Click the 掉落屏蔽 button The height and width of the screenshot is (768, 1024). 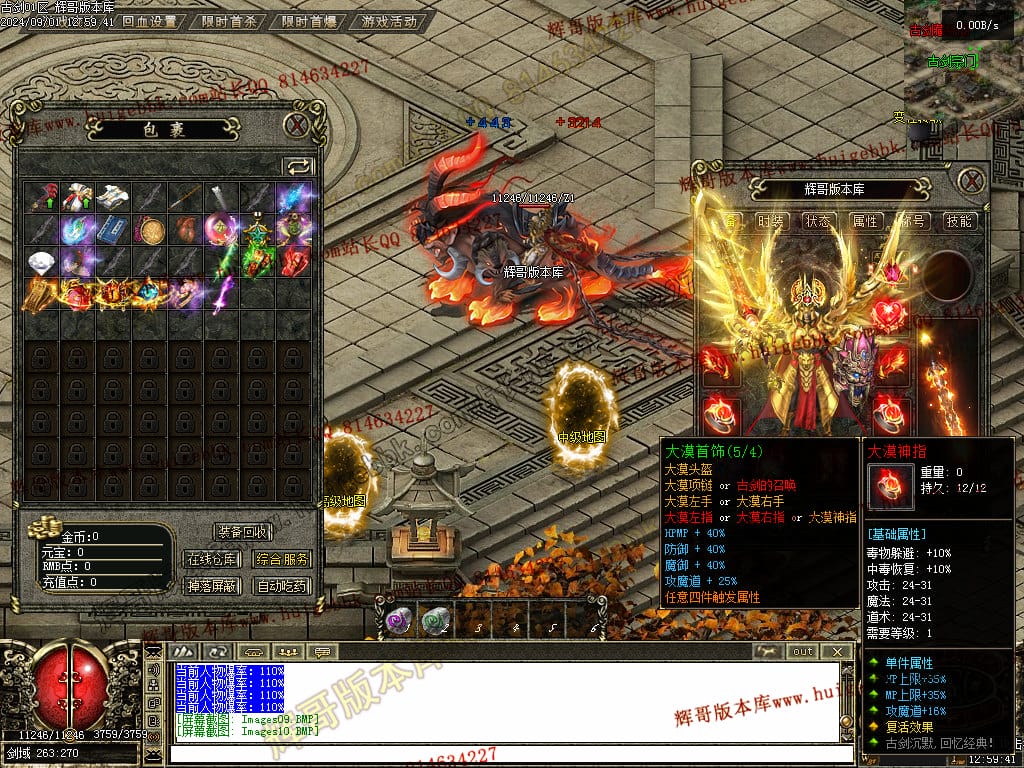pos(212,586)
